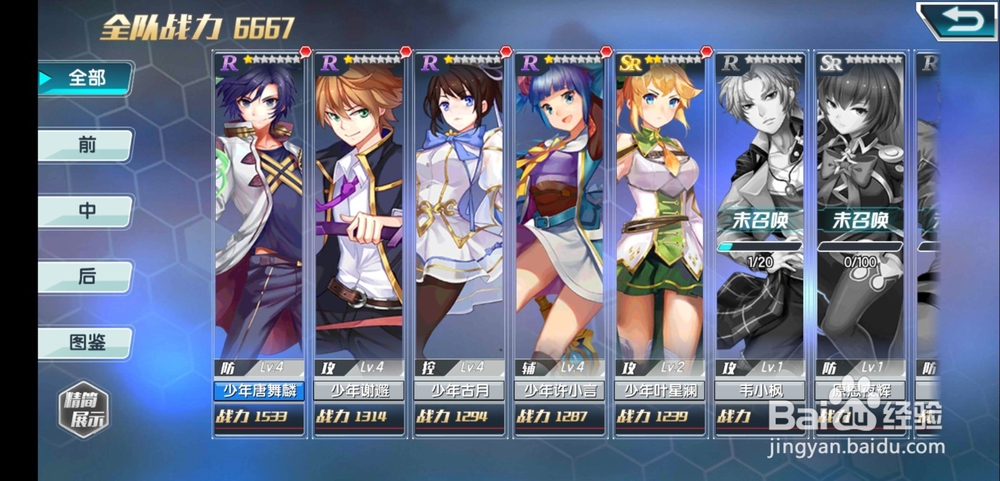Choose the 少年谢邂 character card
Image resolution: width=1000 pixels, height=481 pixels.
(359, 240)
